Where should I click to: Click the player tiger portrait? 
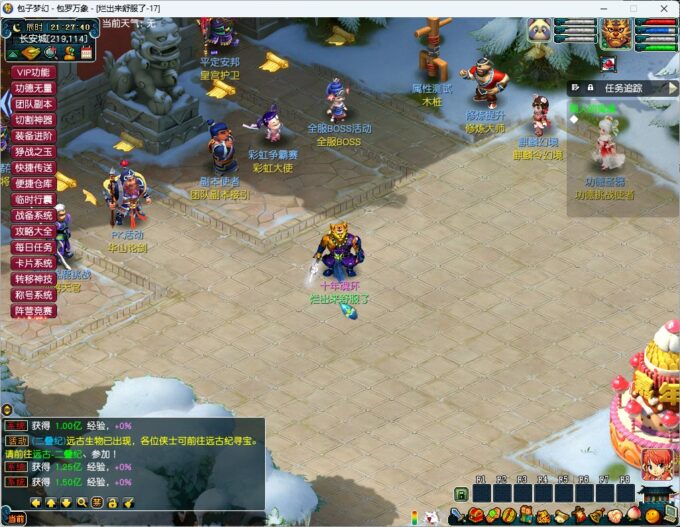pyautogui.click(x=613, y=32)
